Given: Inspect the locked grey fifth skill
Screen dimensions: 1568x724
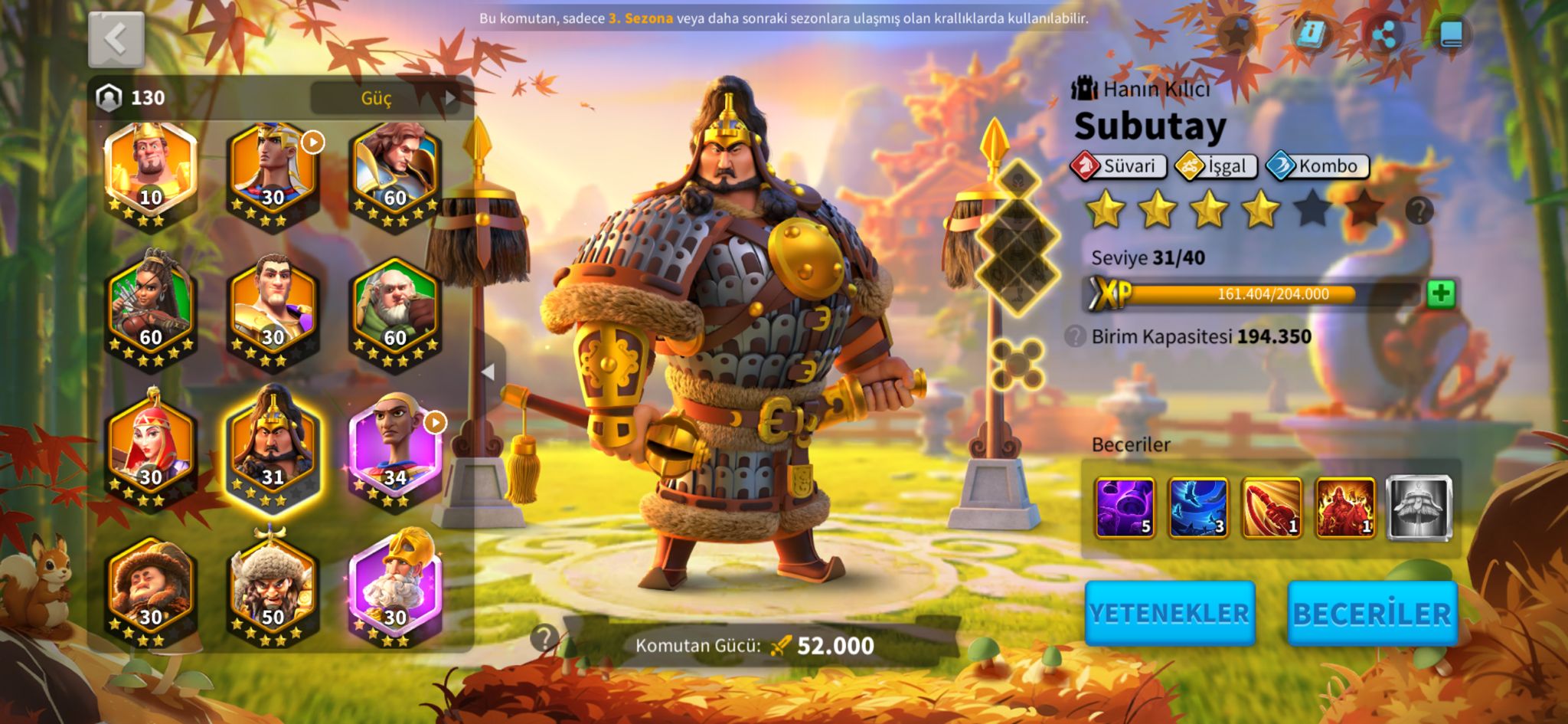Looking at the screenshot, I should point(1419,507).
